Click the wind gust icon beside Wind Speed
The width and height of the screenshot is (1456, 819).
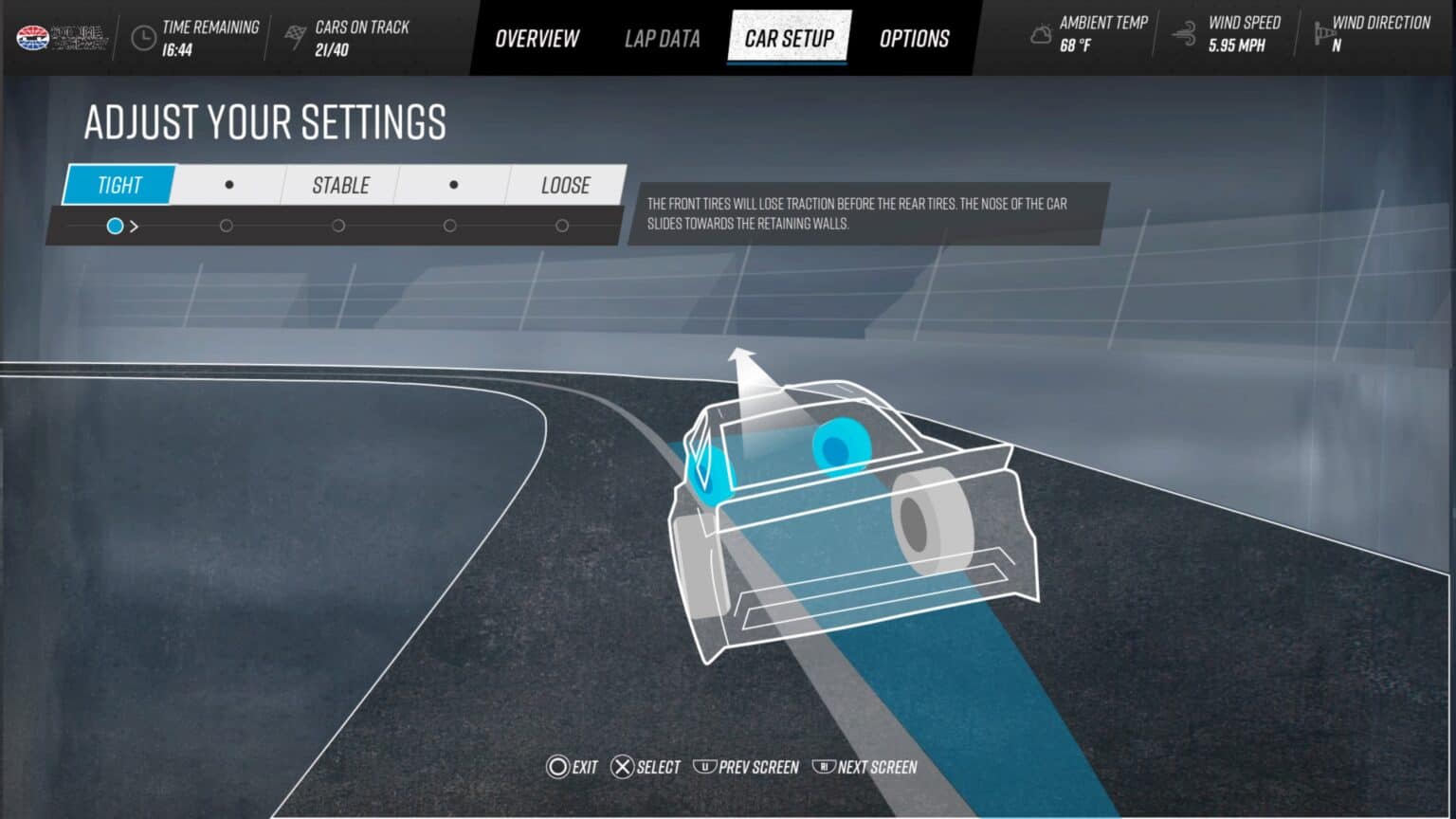tap(1181, 31)
